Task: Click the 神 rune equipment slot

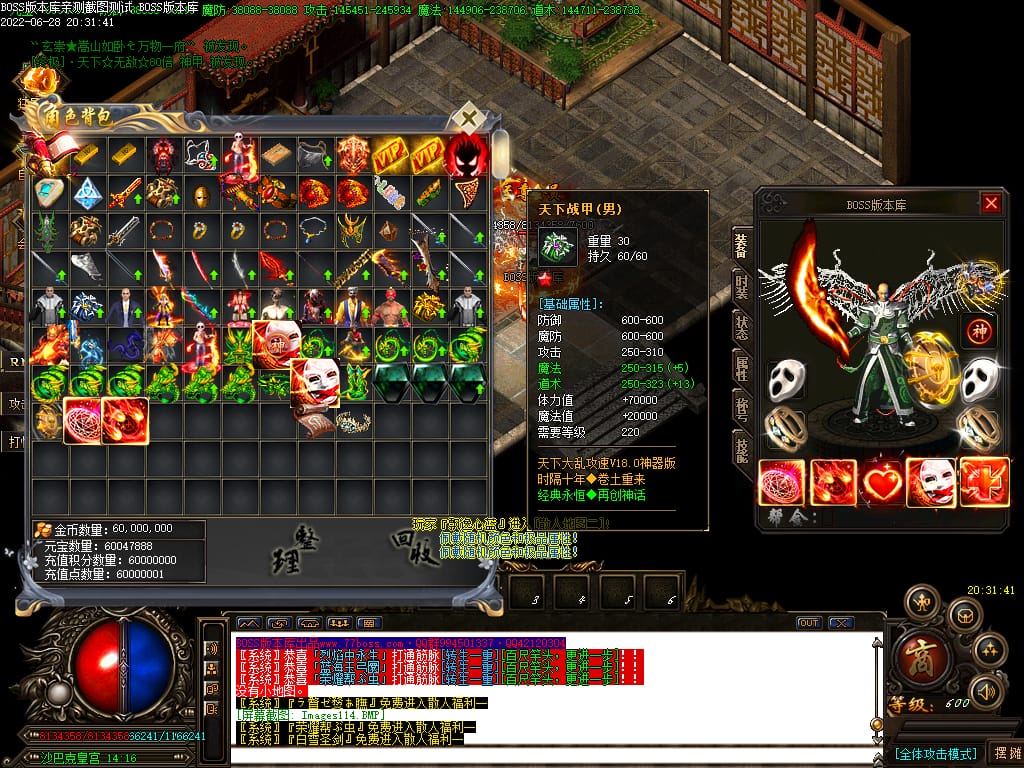Action: pyautogui.click(x=980, y=332)
